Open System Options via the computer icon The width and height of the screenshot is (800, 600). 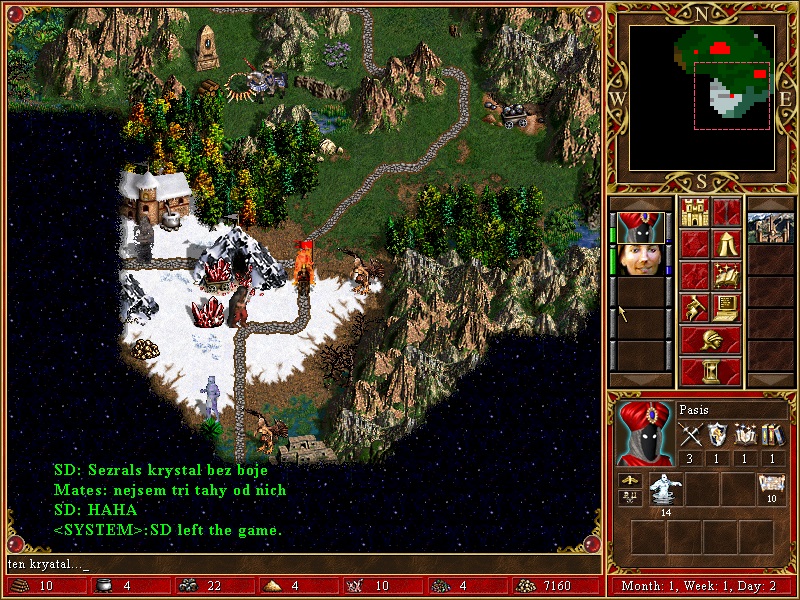click(x=726, y=309)
